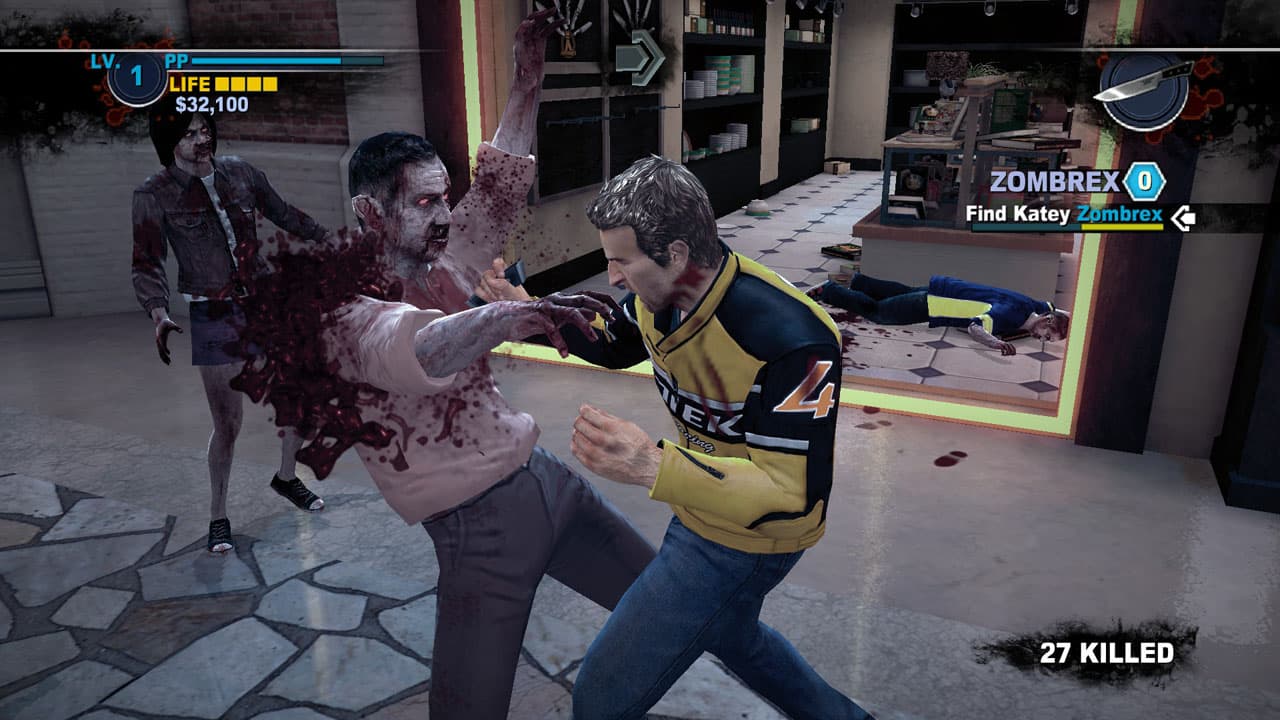Select the knife weapon icon

pyautogui.click(x=1144, y=80)
